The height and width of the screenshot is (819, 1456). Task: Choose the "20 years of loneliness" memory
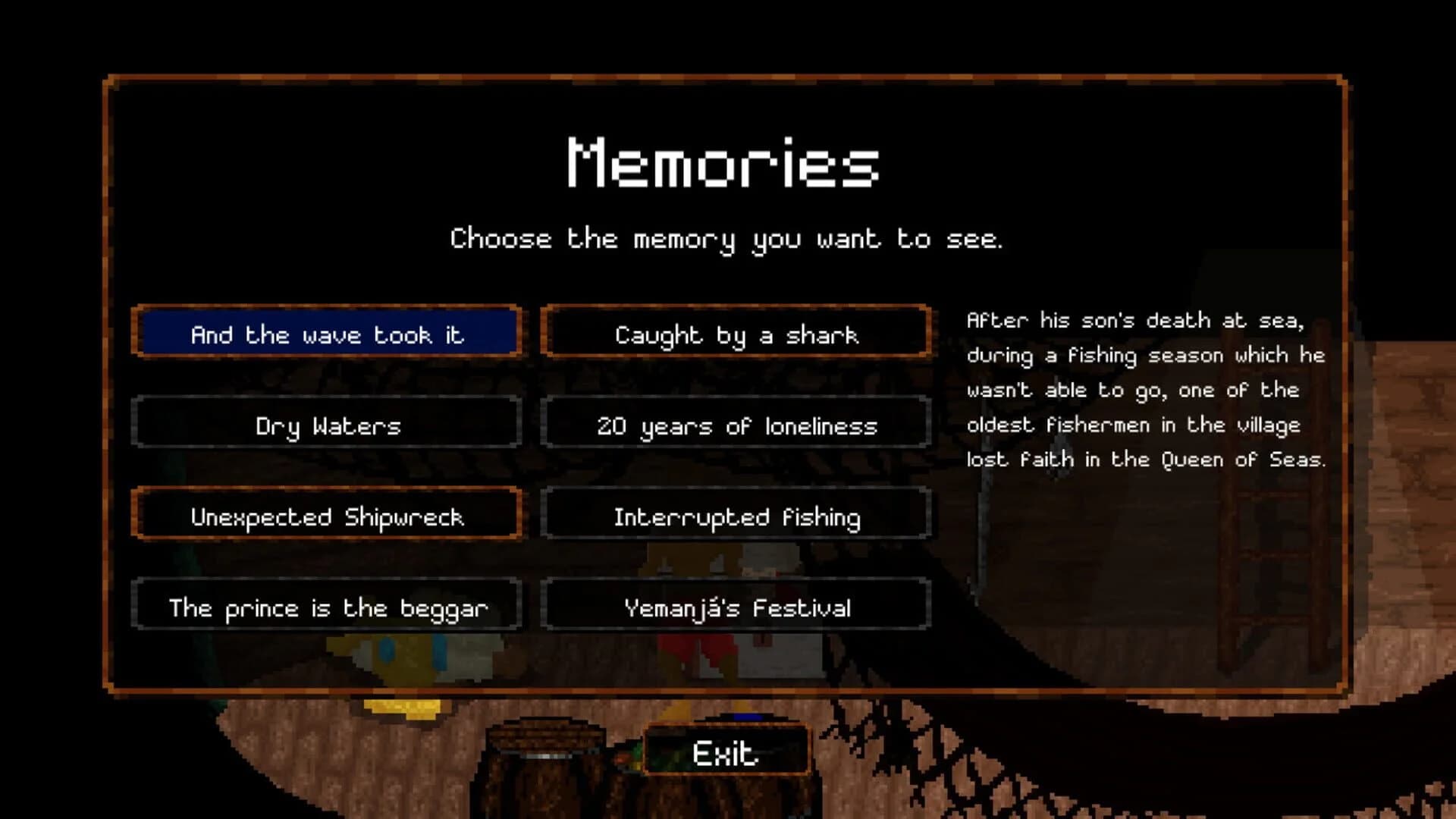736,425
